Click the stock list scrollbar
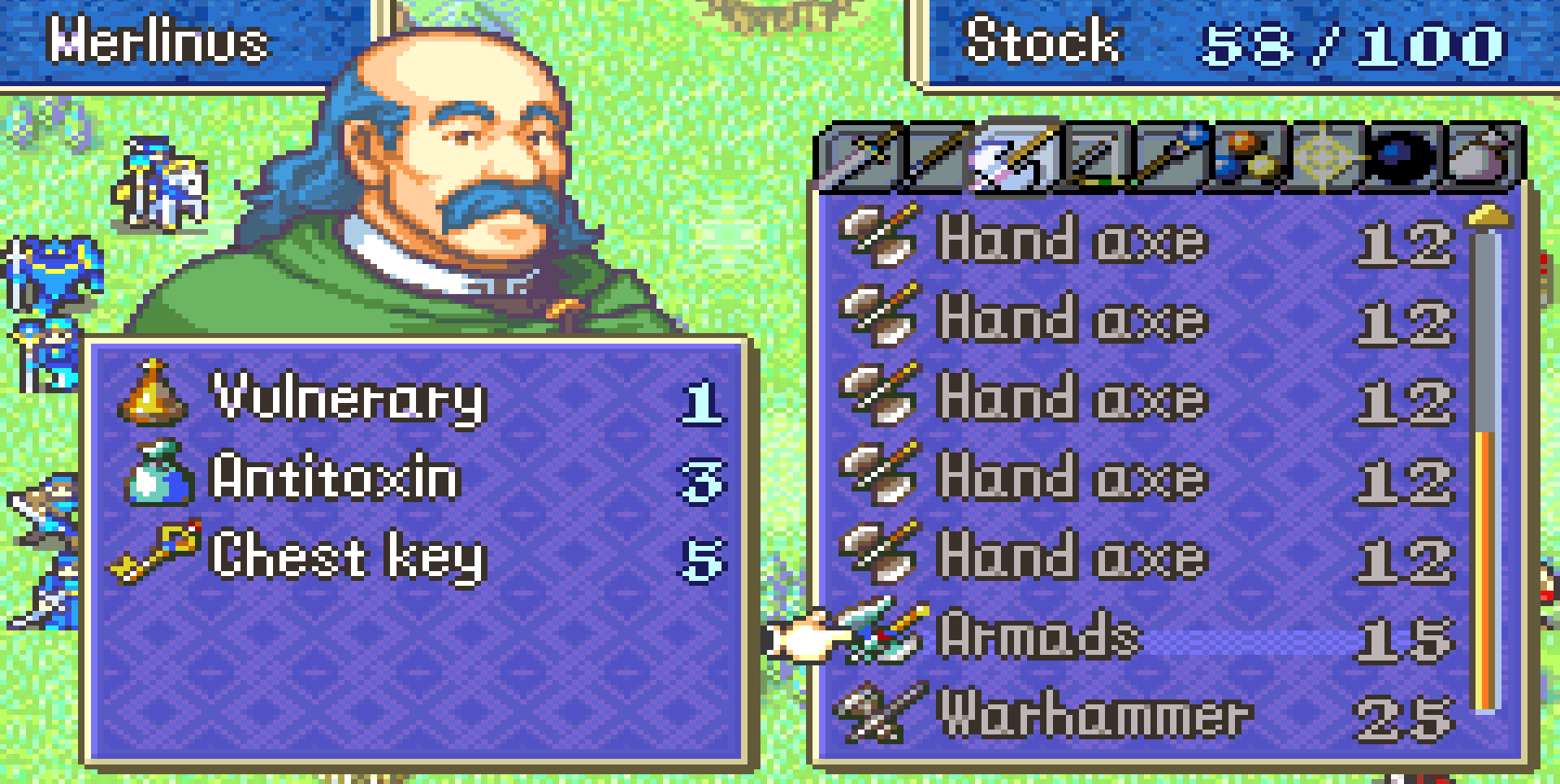 click(x=1487, y=471)
